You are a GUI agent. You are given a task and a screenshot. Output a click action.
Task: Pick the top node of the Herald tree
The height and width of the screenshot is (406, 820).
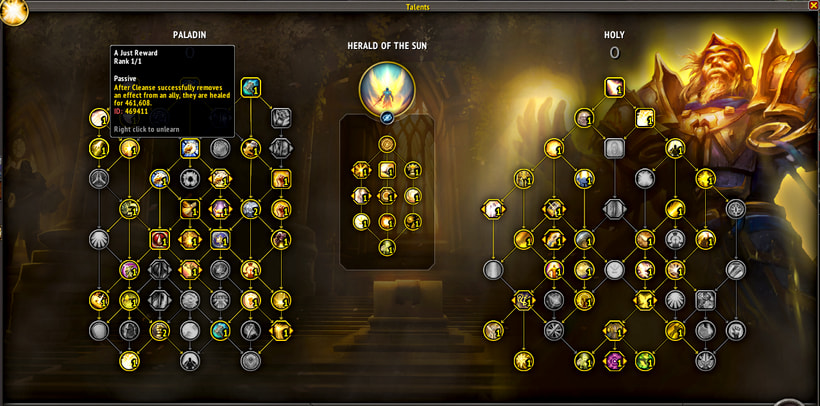pyautogui.click(x=386, y=145)
